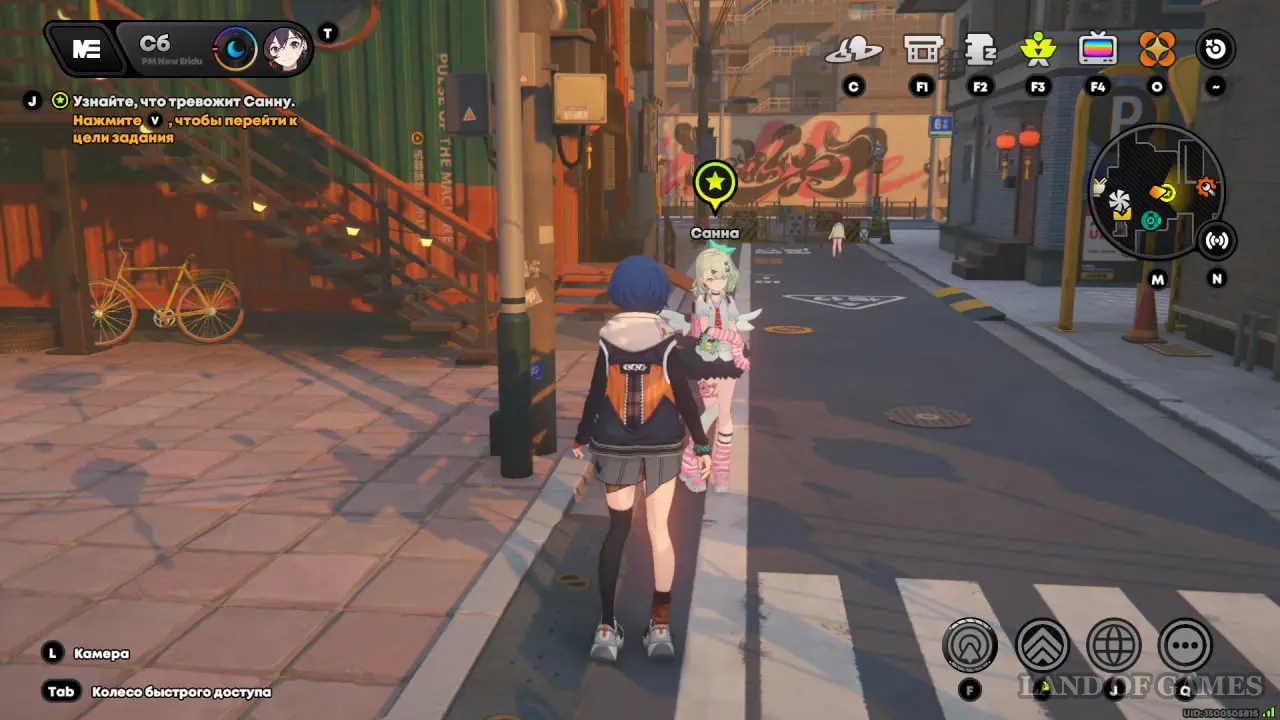This screenshot has width=1280, height=720.
Task: Toggle the signal broadcast button beside minimap
Action: [1217, 240]
